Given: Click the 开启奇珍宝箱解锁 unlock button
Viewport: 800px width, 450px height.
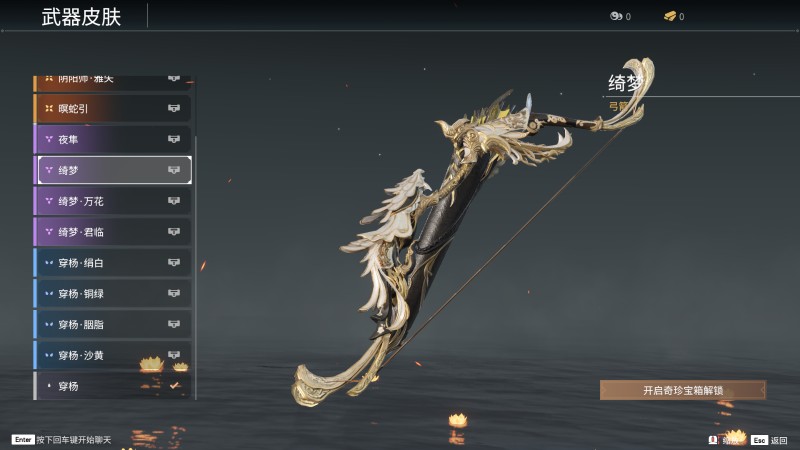Looking at the screenshot, I should coord(683,390).
